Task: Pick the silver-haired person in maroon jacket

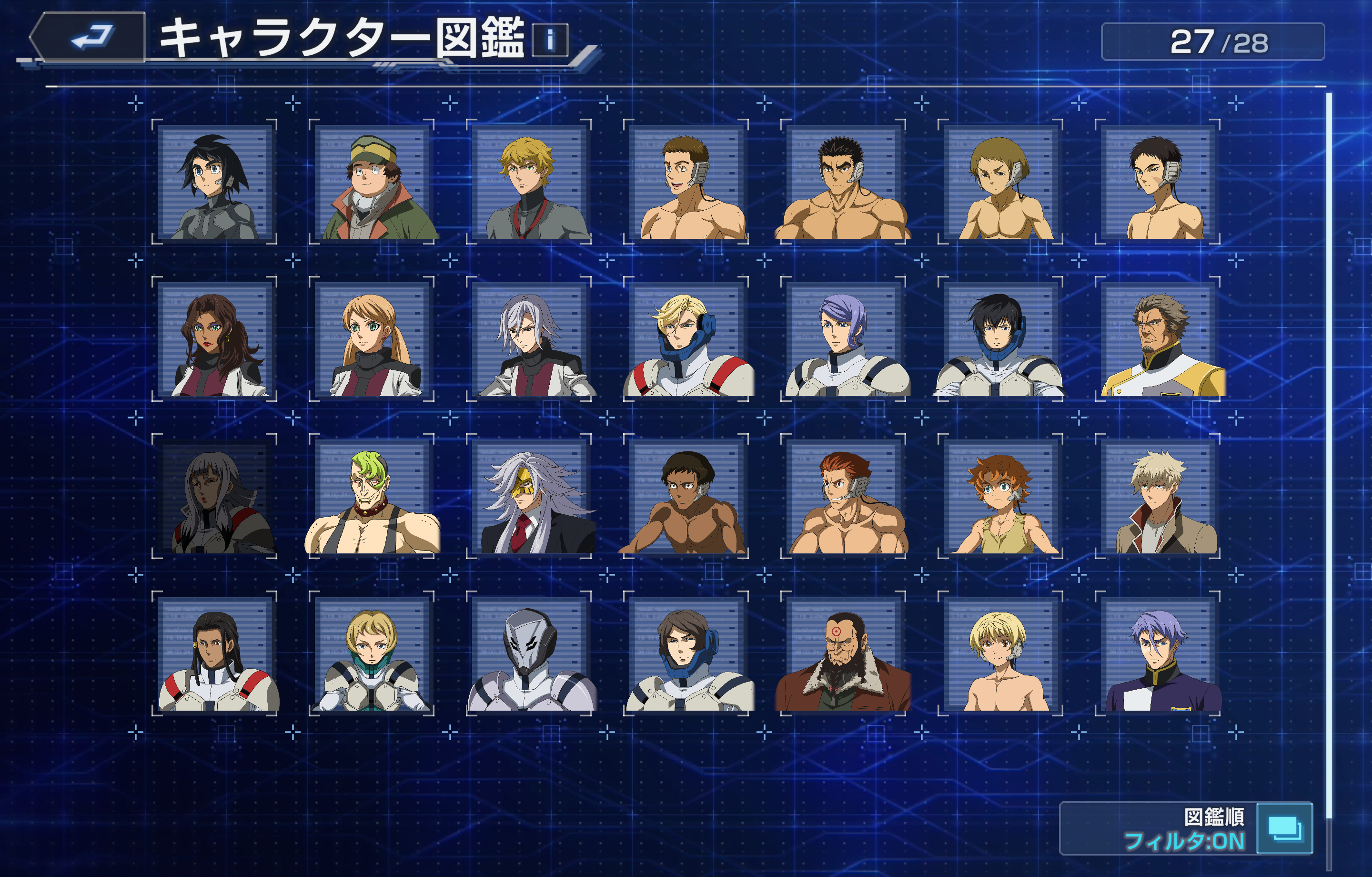Action: (529, 340)
